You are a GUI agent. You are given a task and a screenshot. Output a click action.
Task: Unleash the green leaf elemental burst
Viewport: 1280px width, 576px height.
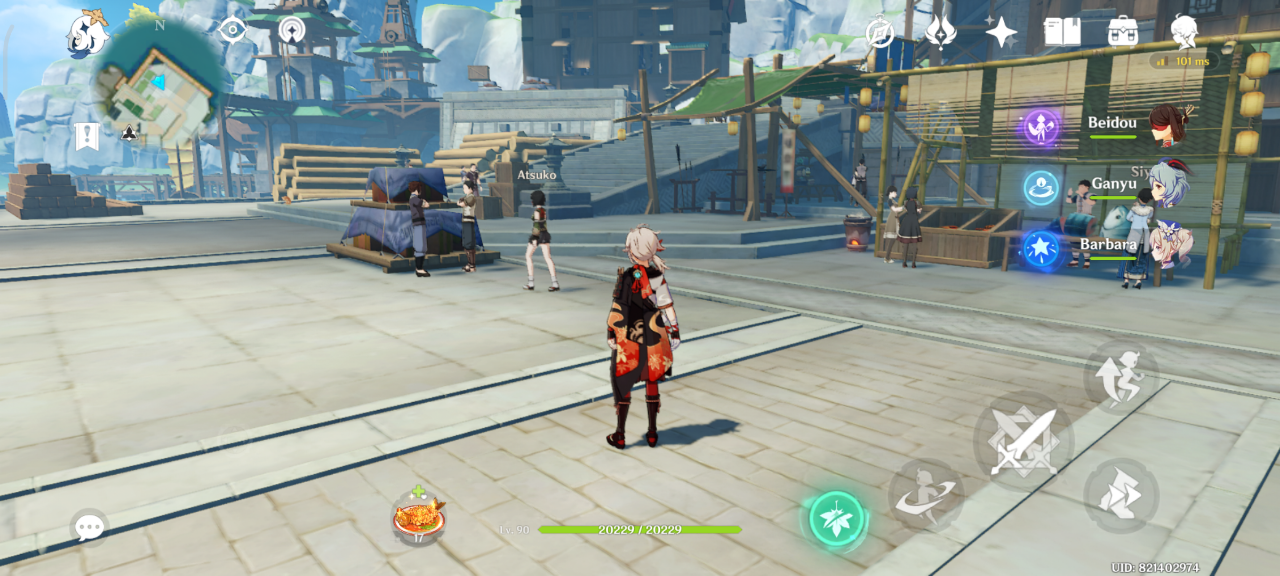point(836,519)
